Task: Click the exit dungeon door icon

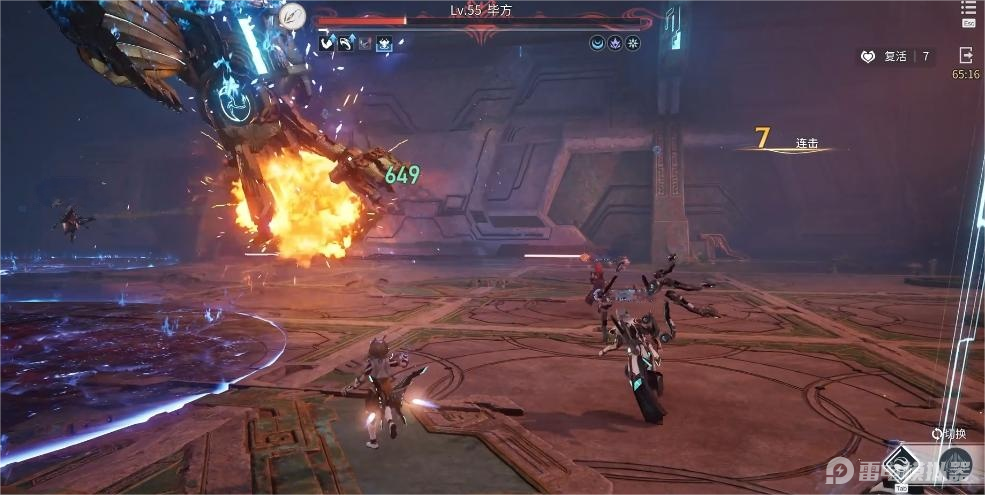Action: (x=966, y=56)
